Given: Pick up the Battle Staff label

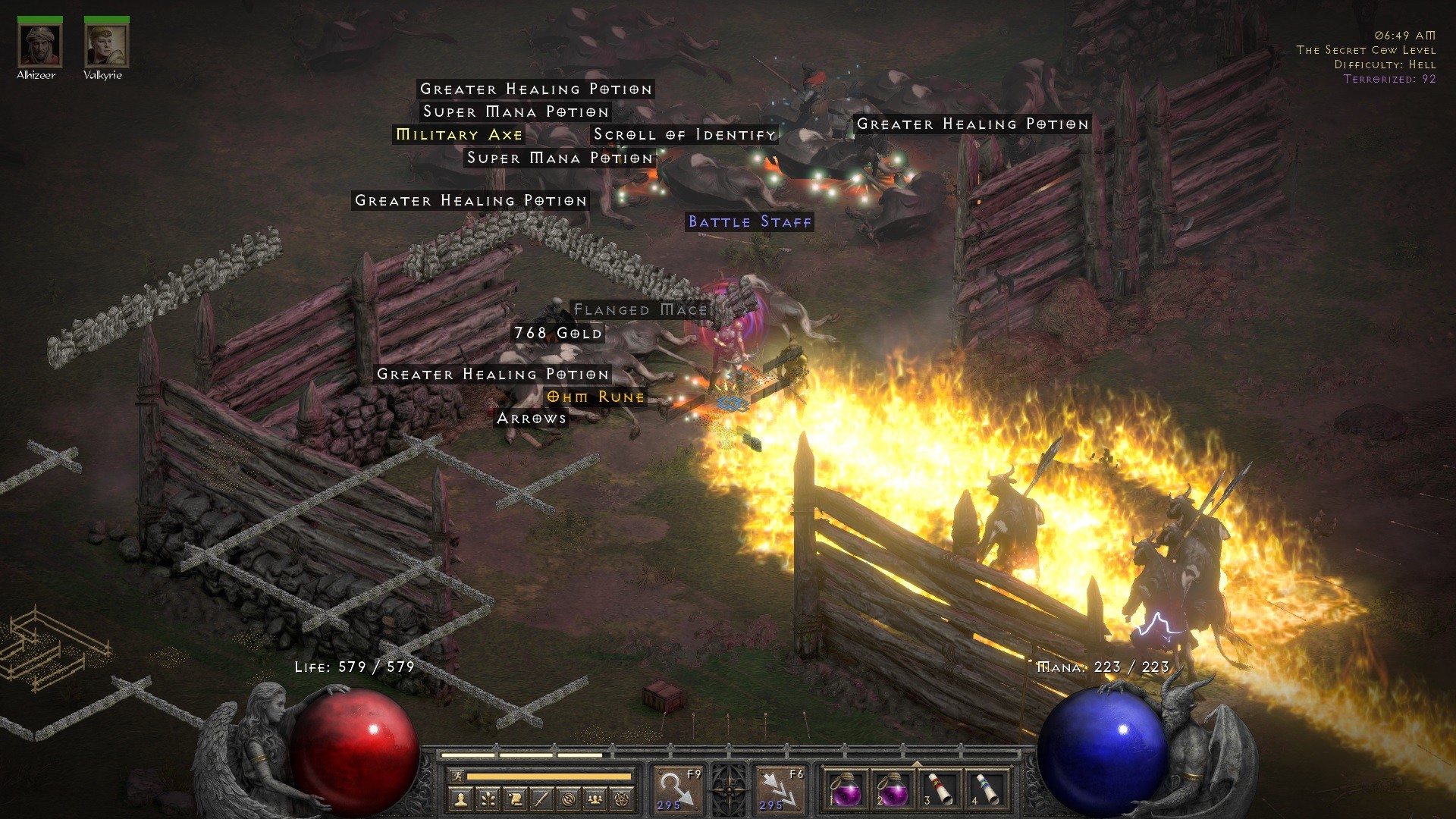Looking at the screenshot, I should click(749, 221).
